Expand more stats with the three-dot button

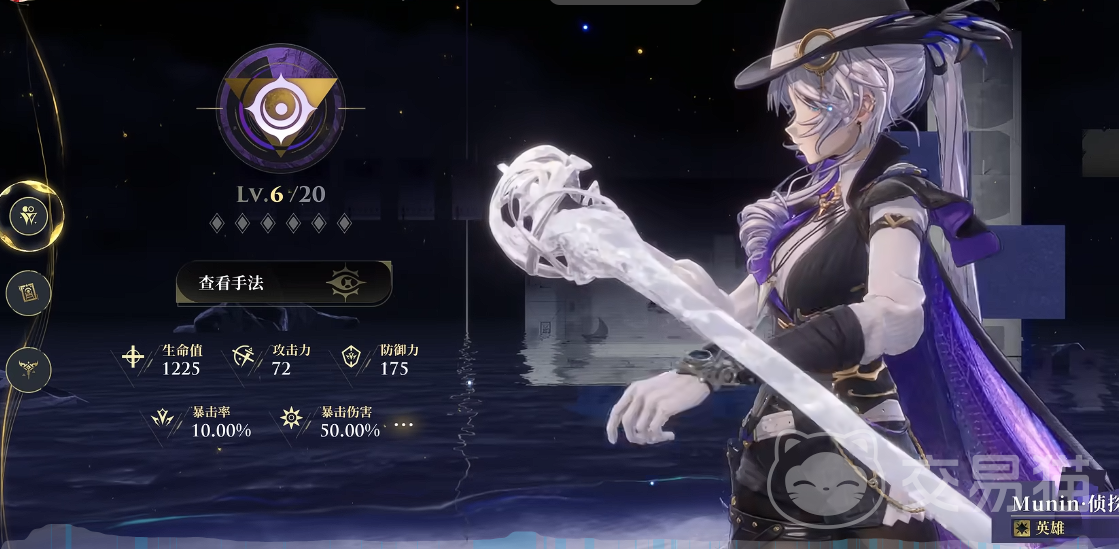coord(403,425)
